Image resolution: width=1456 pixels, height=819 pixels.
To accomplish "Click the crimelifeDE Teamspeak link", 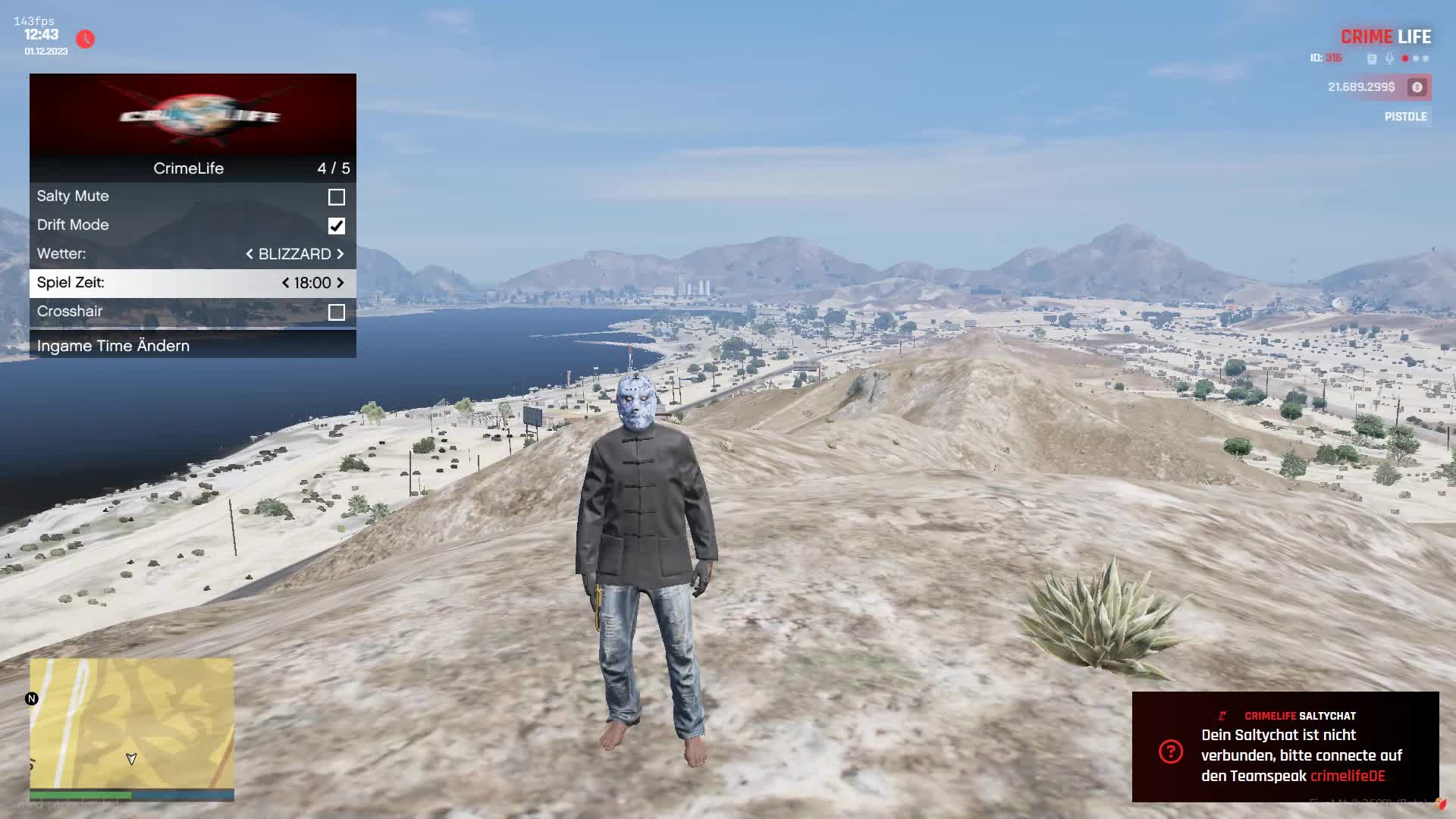I will pos(1348,776).
